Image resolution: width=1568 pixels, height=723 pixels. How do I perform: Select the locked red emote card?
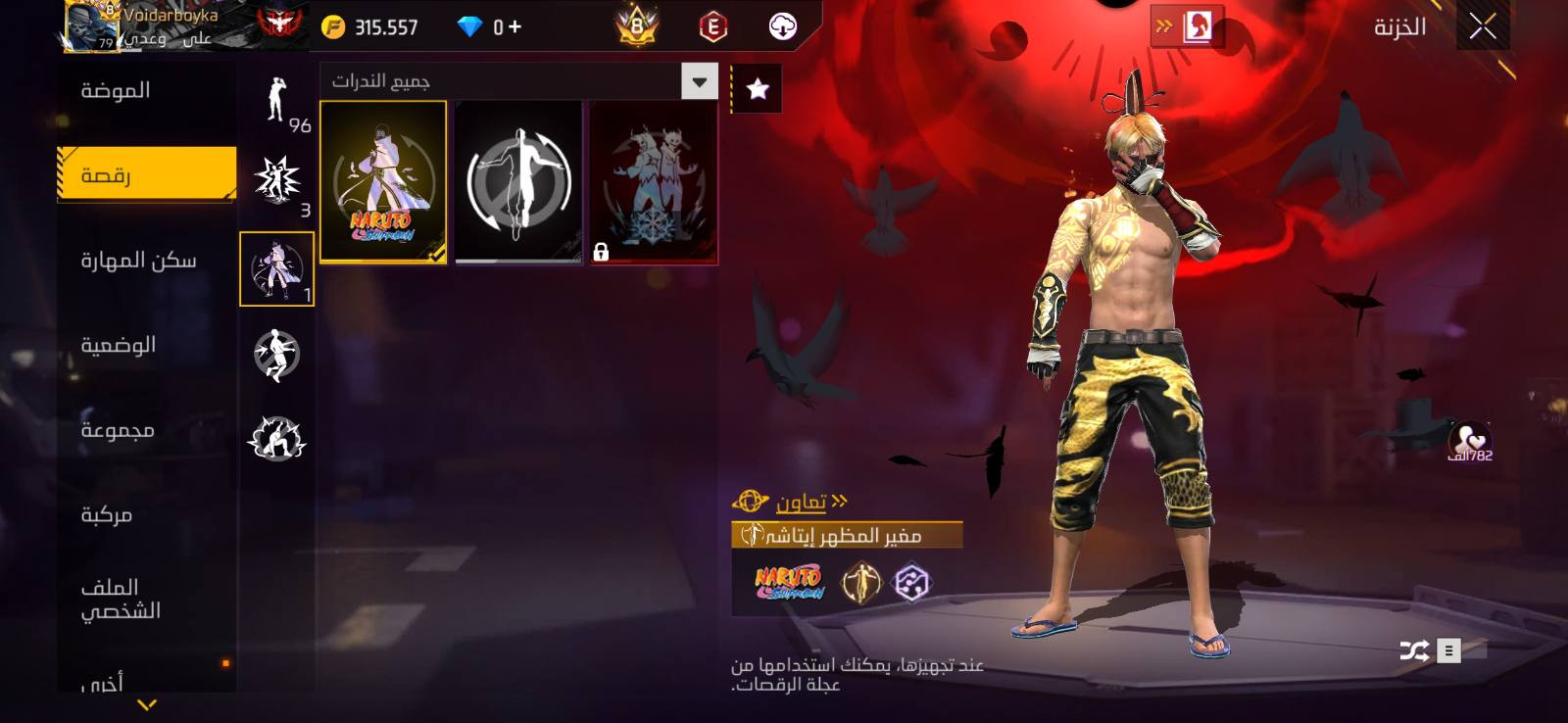pos(654,182)
